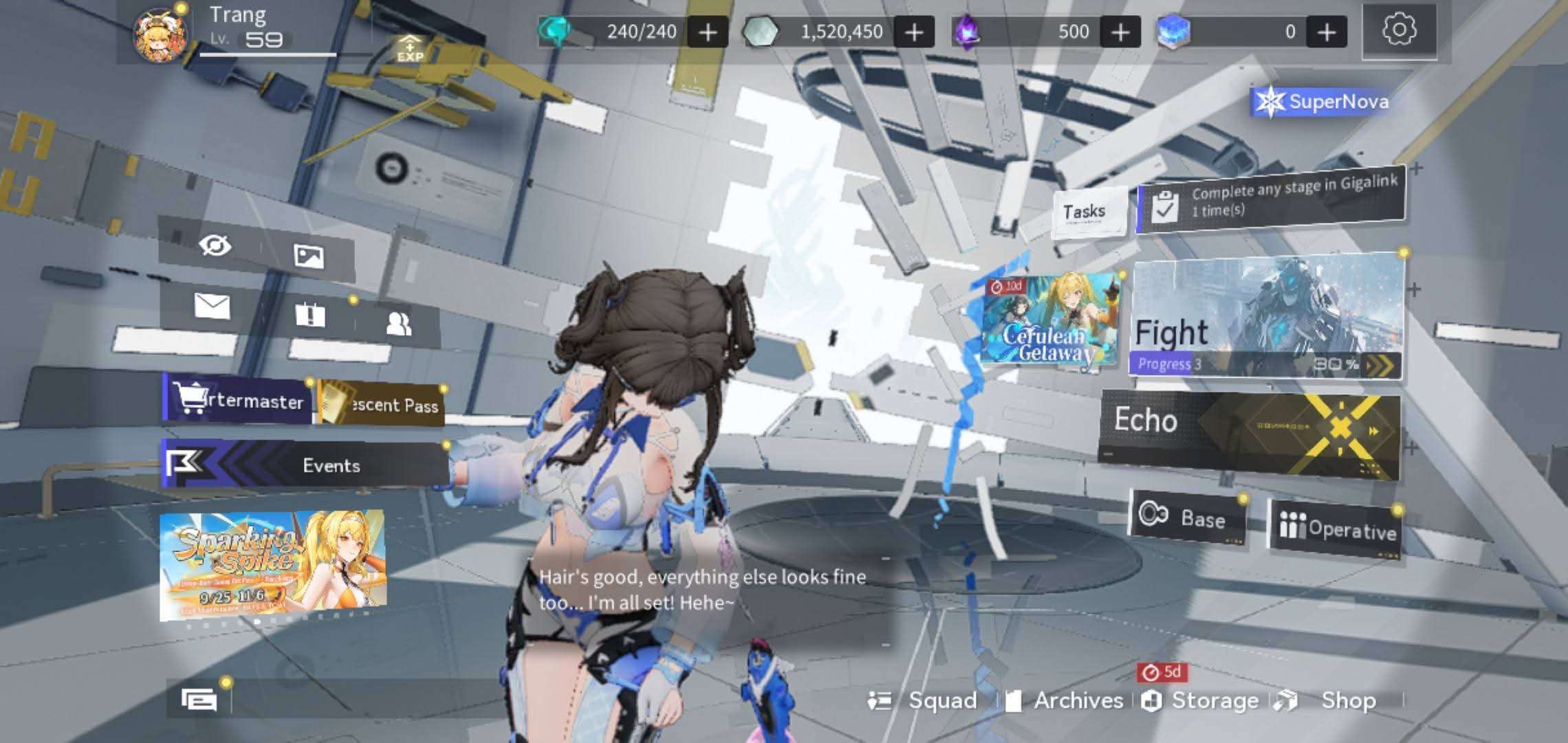
Task: Open the Quartermaster shop
Action: tap(238, 400)
